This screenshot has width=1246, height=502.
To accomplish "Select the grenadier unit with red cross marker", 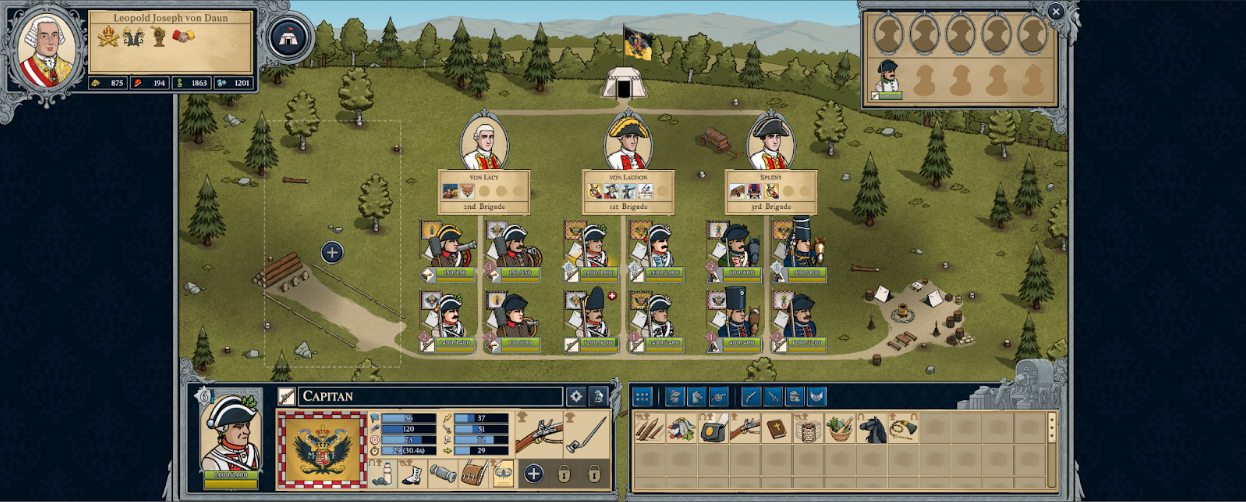I will tap(594, 315).
